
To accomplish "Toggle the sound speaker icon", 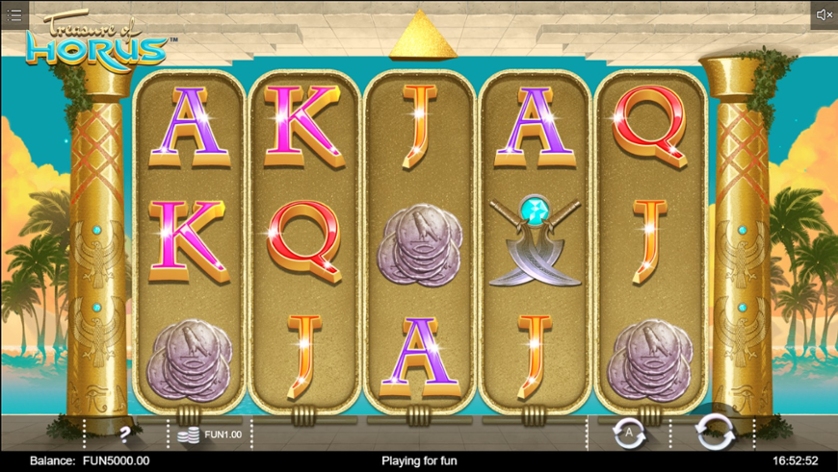I will coord(822,15).
